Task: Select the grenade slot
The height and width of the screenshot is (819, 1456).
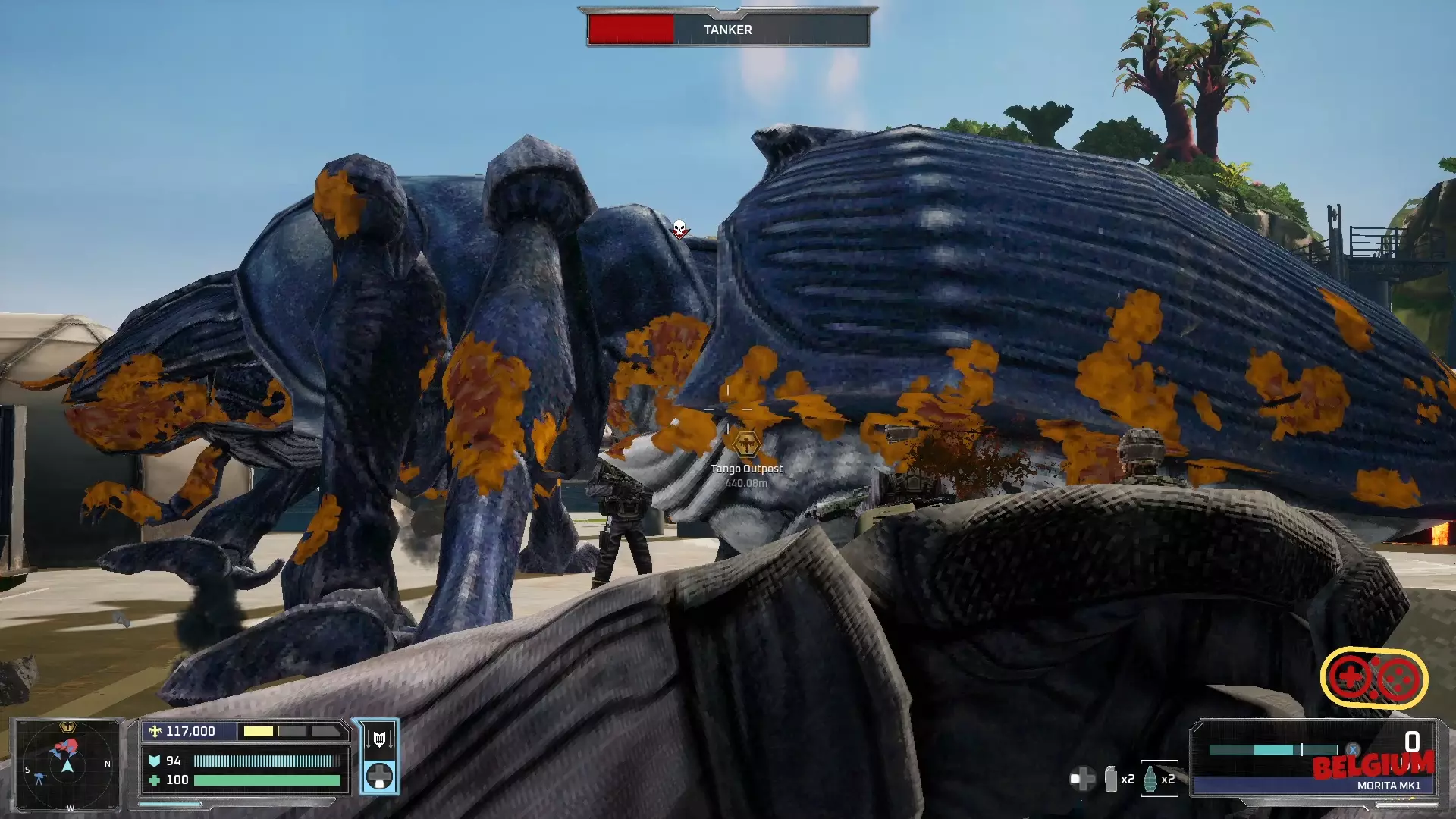Action: tap(1150, 778)
